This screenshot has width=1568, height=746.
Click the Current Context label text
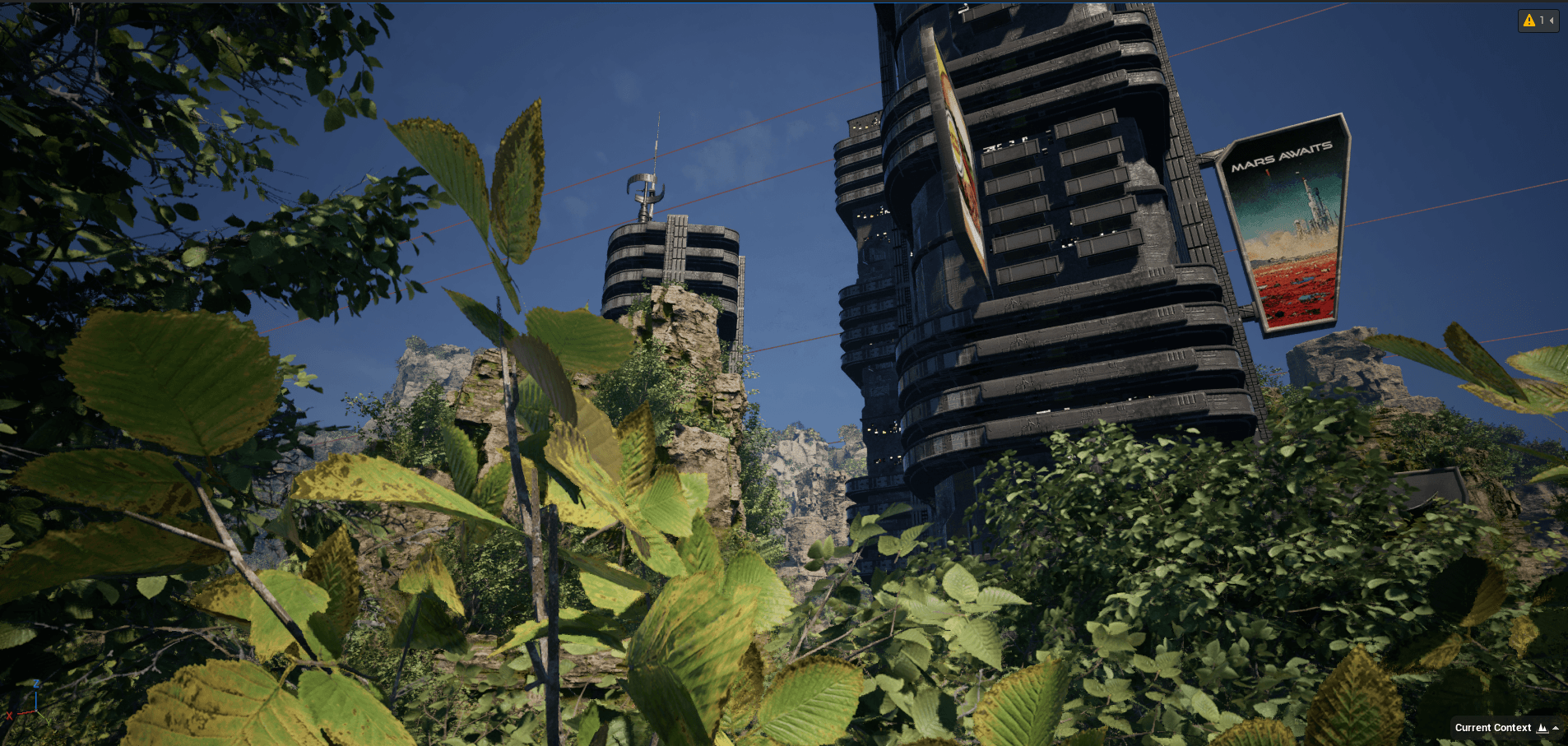[1493, 728]
